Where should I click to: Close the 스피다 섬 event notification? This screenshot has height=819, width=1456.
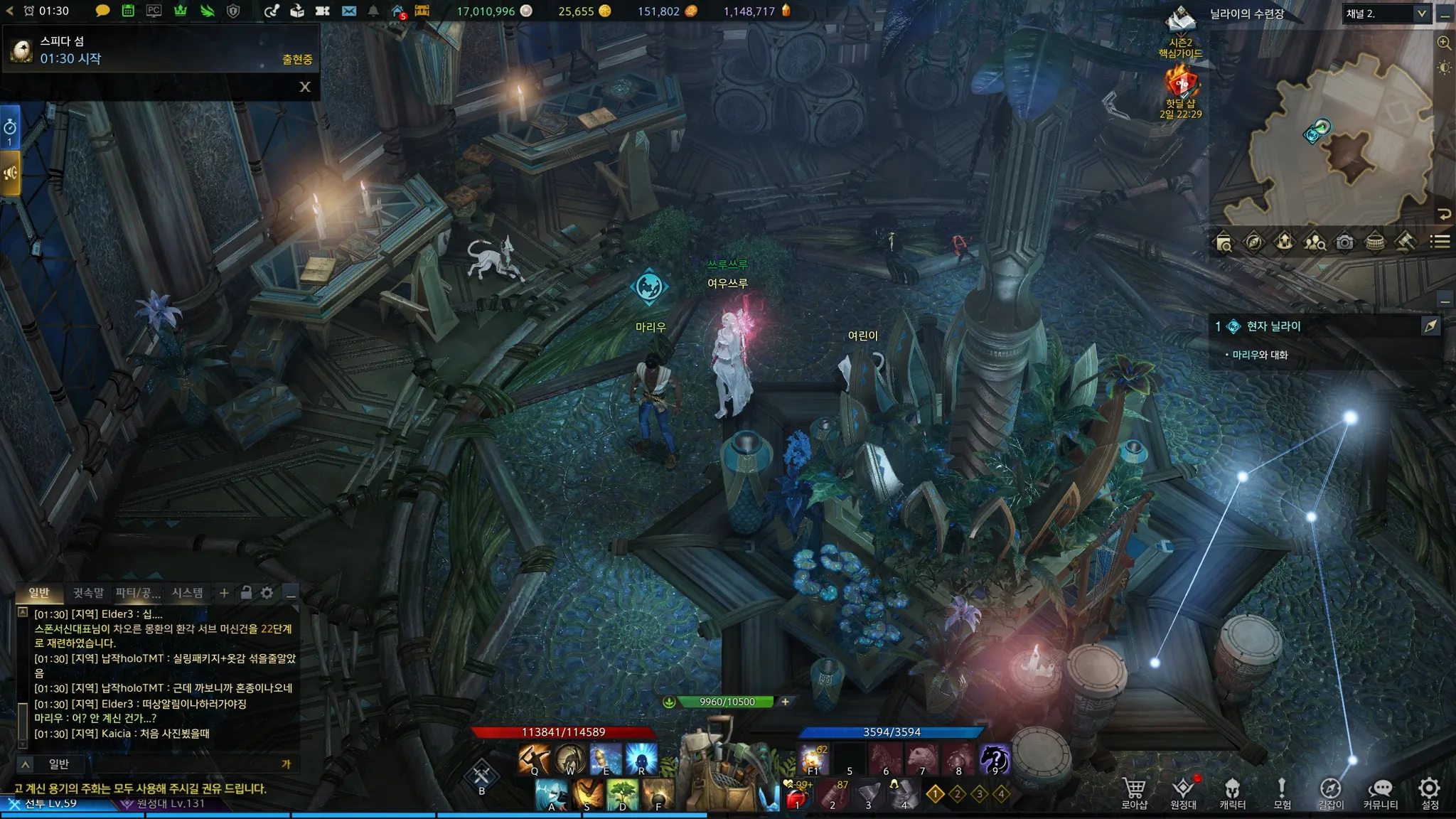[x=305, y=87]
